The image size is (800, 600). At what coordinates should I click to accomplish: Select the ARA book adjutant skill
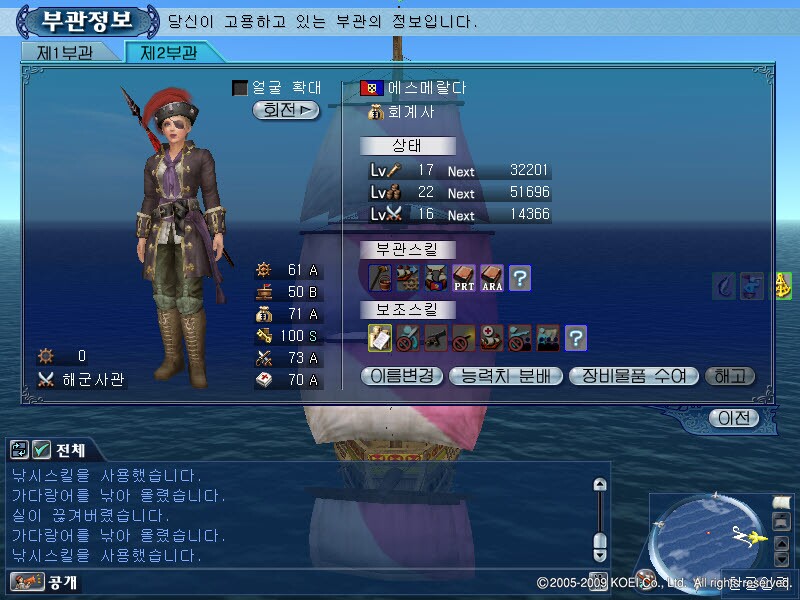tap(491, 278)
